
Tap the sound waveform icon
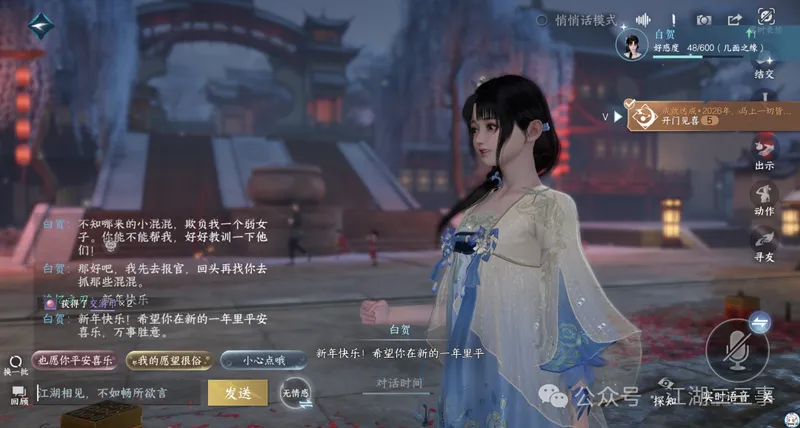click(x=644, y=20)
